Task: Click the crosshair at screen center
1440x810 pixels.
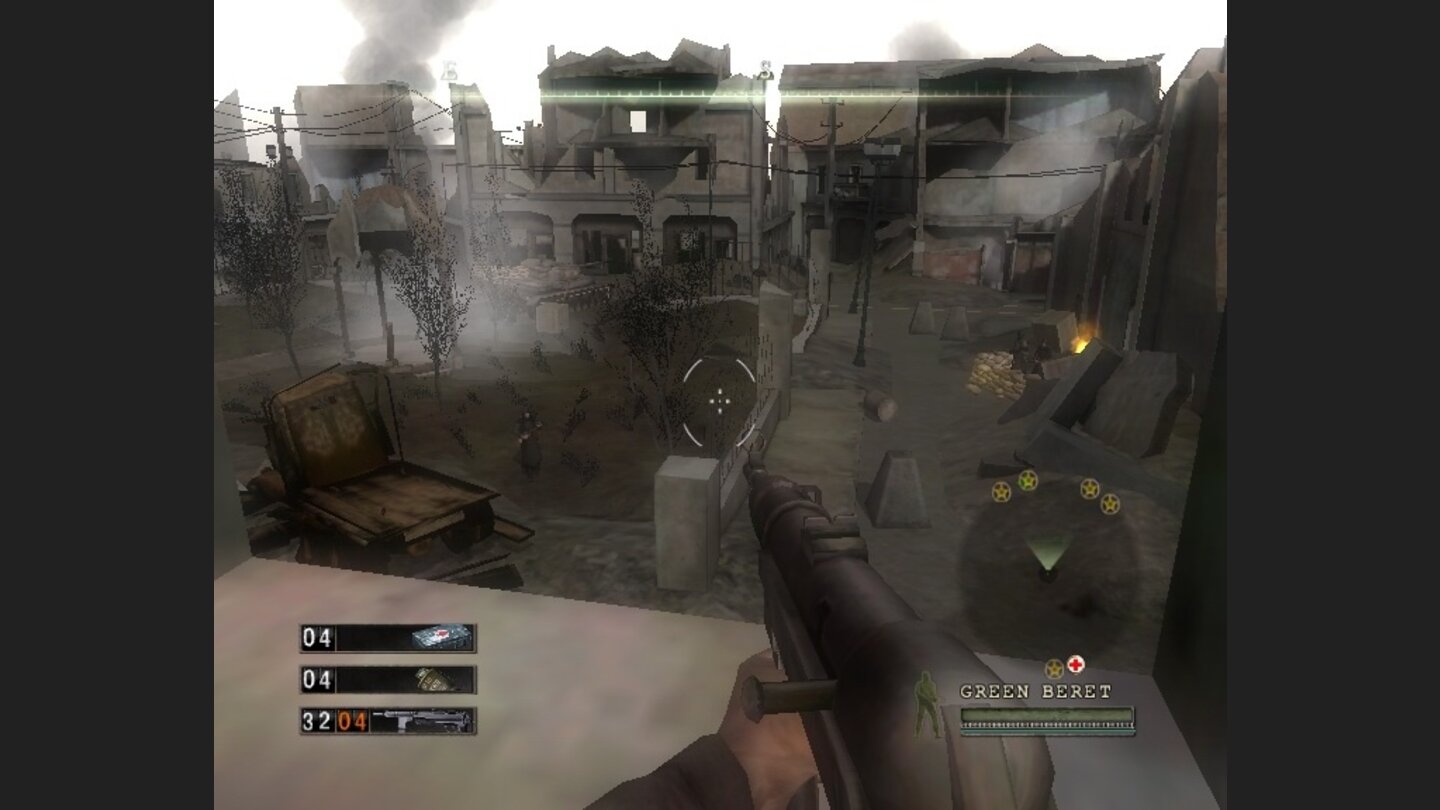Action: (x=720, y=402)
